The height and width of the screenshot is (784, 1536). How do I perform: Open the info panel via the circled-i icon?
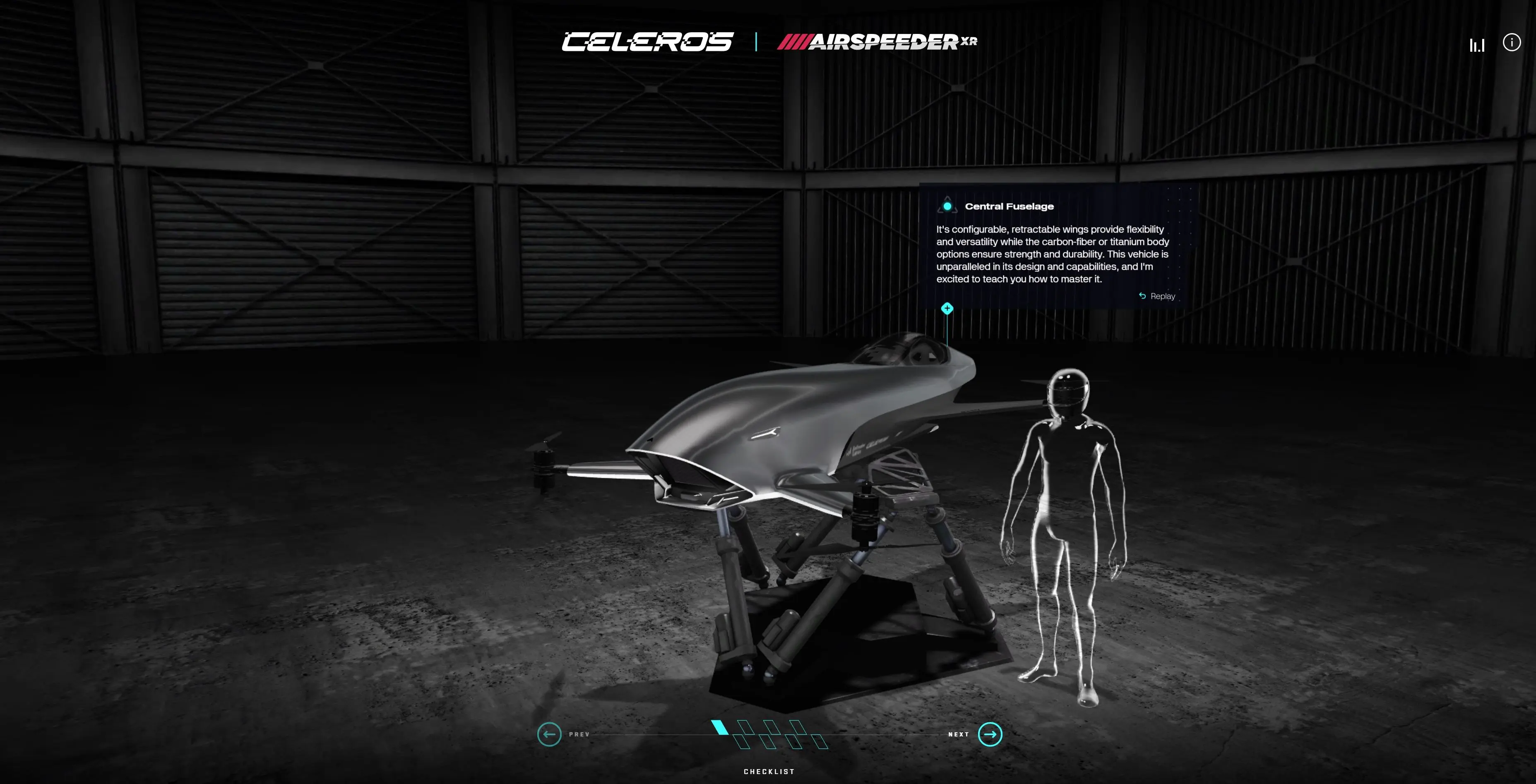[1512, 42]
